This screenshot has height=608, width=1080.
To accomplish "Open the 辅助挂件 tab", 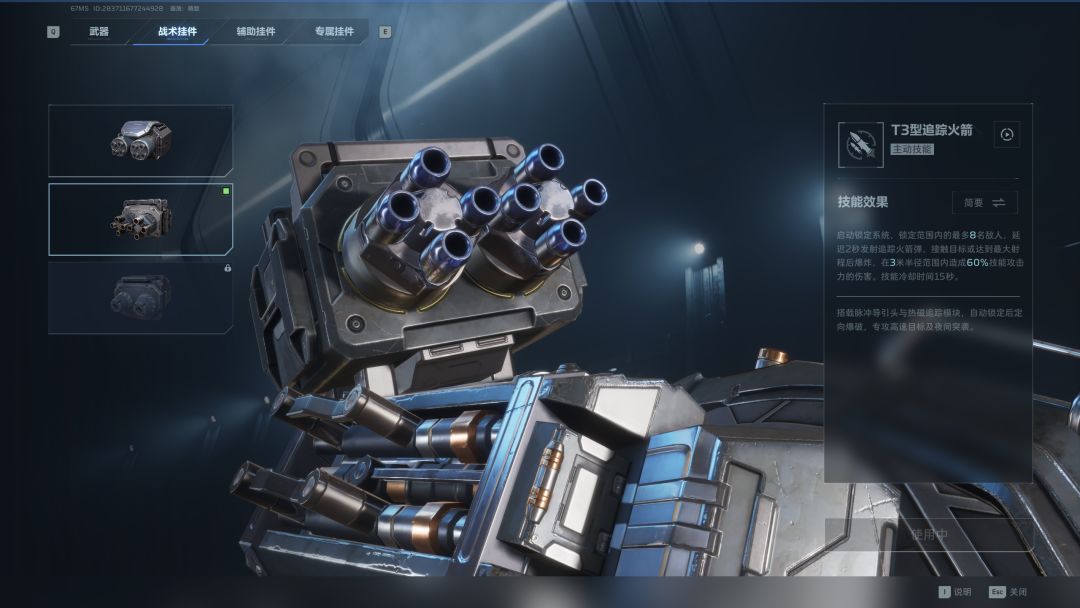I will coord(256,31).
